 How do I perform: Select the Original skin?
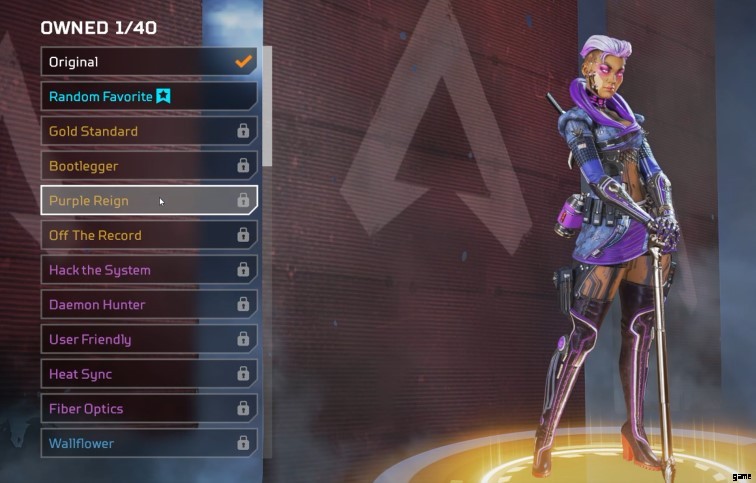click(148, 62)
